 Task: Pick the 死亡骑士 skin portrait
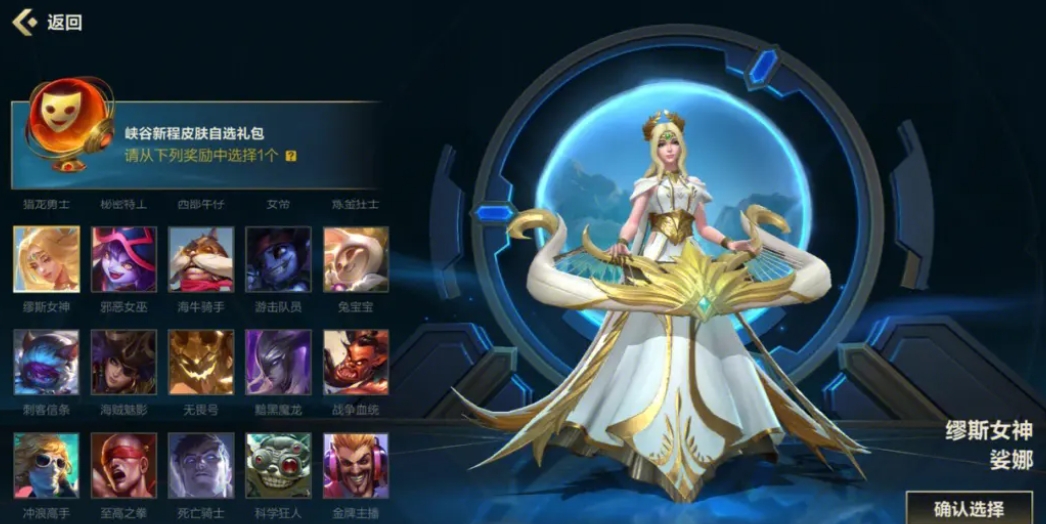[201, 465]
